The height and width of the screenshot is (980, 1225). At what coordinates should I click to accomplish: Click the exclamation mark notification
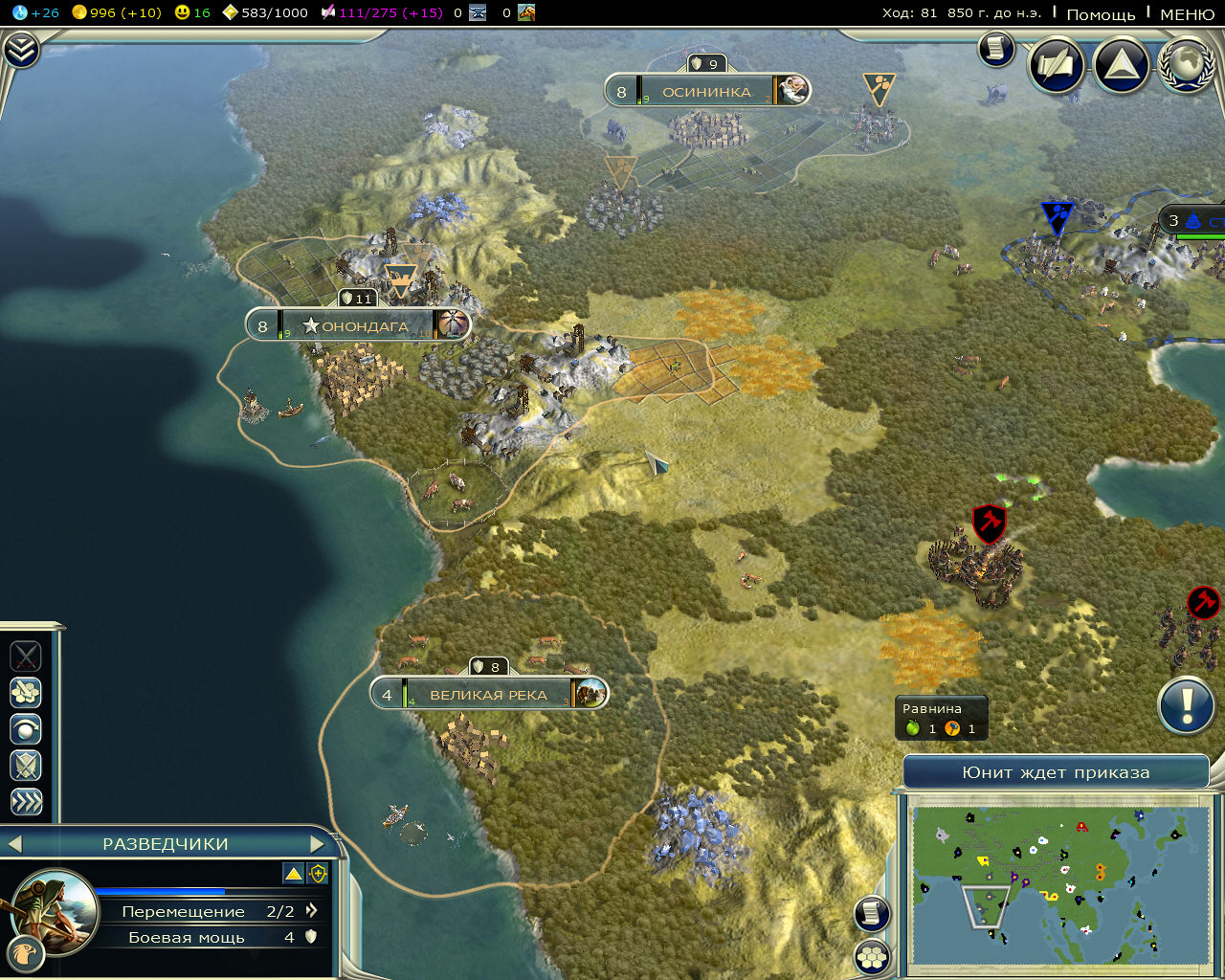click(x=1187, y=706)
